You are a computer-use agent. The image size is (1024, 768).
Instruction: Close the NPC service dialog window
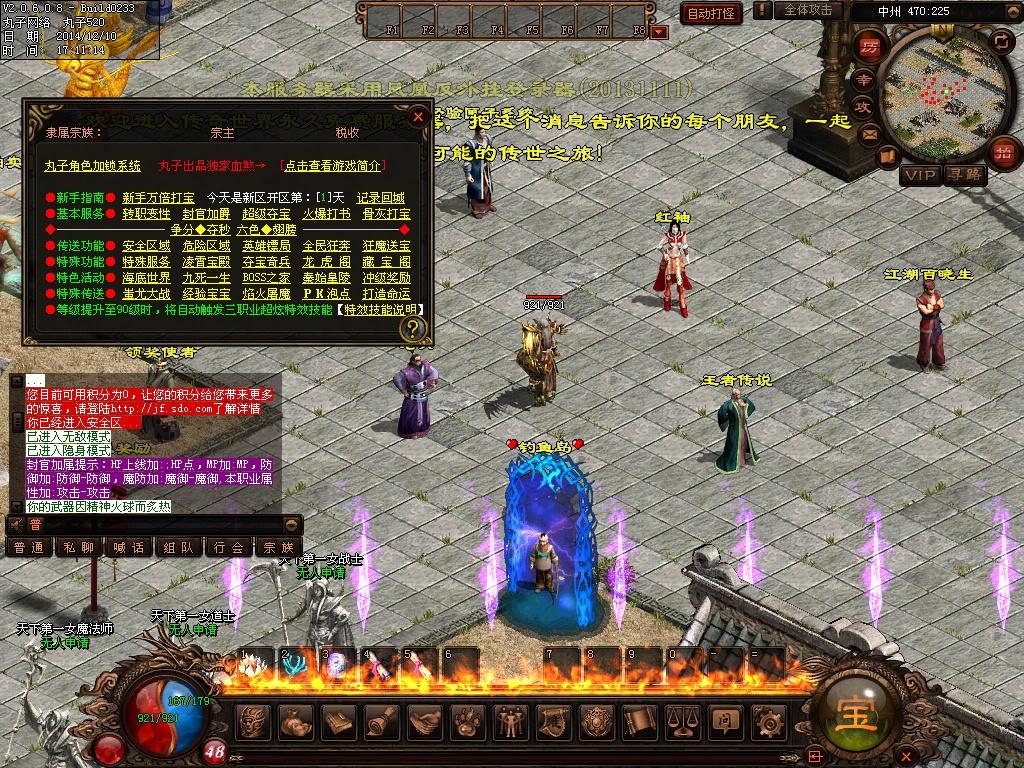418,117
